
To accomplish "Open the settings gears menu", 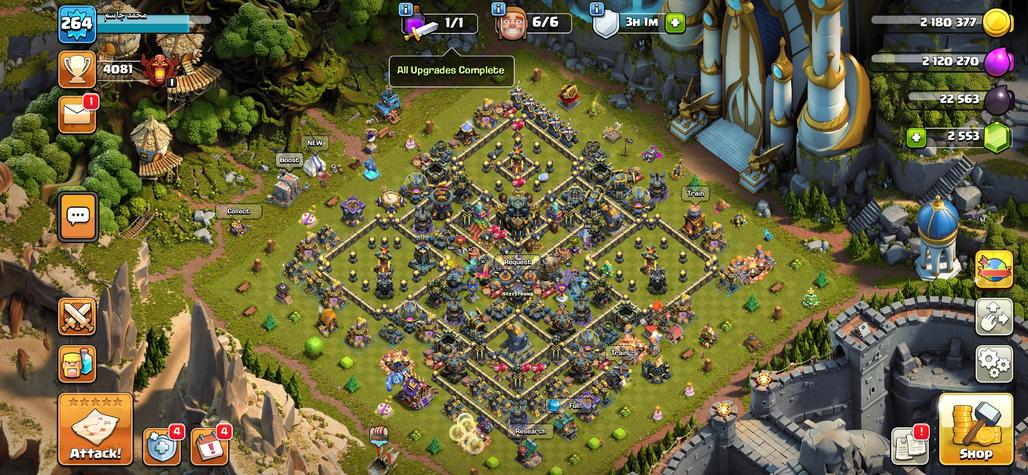I will [993, 360].
